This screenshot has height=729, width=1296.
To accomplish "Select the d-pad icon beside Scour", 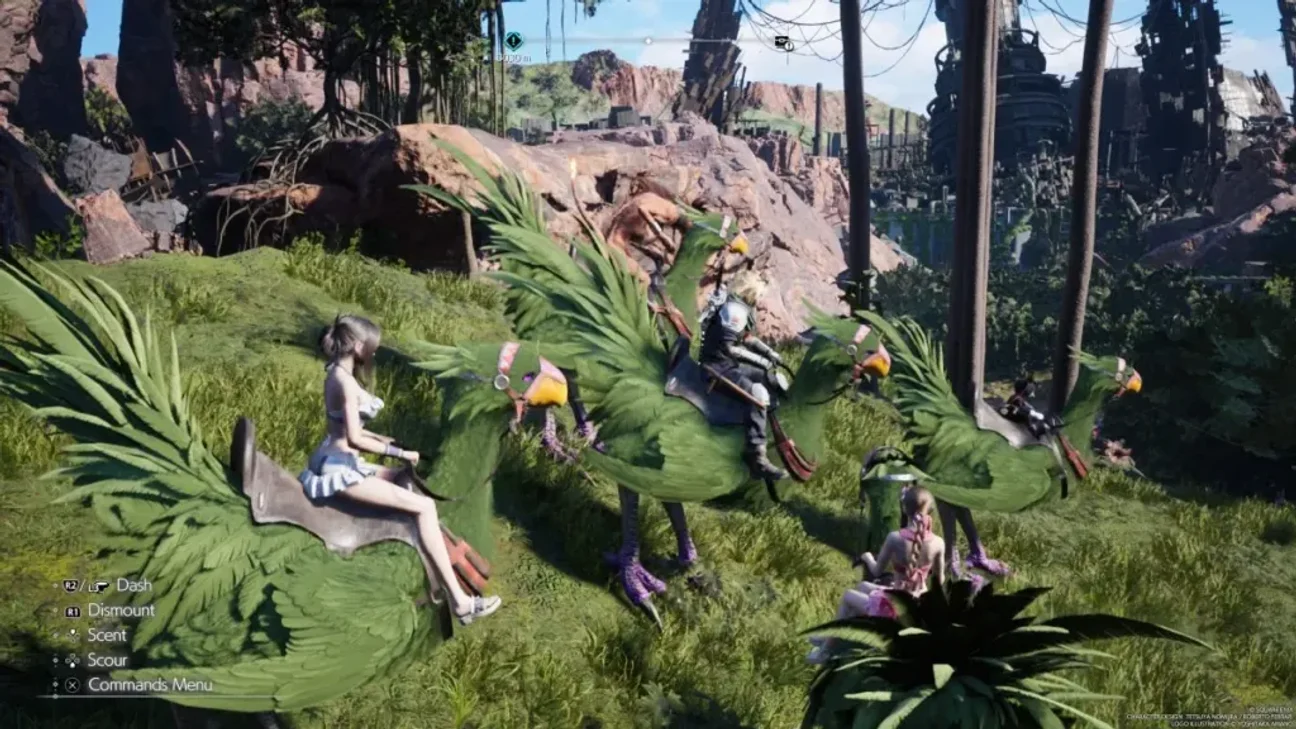I will [71, 660].
